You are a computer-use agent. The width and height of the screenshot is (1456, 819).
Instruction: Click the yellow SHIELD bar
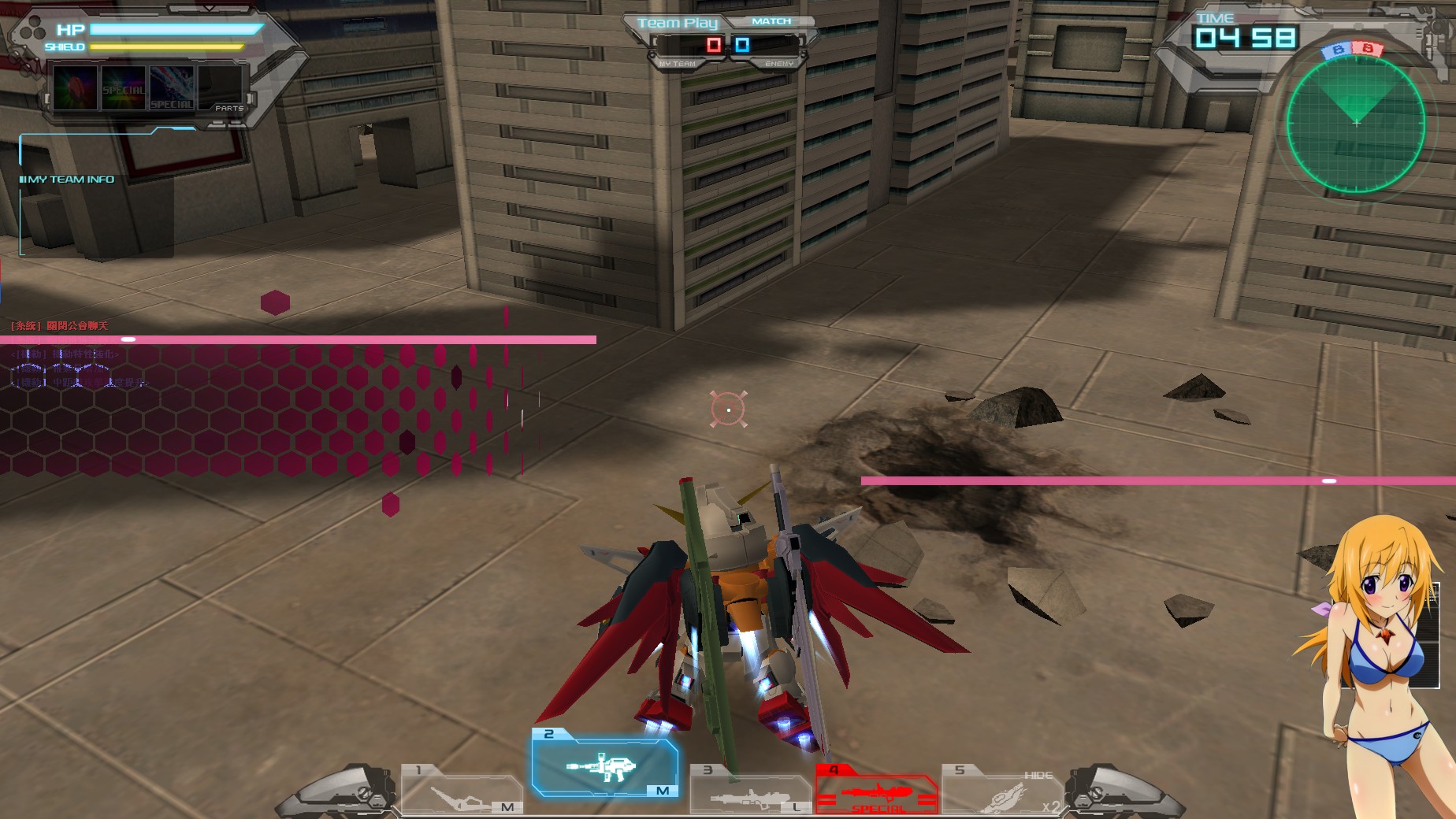pyautogui.click(x=165, y=47)
